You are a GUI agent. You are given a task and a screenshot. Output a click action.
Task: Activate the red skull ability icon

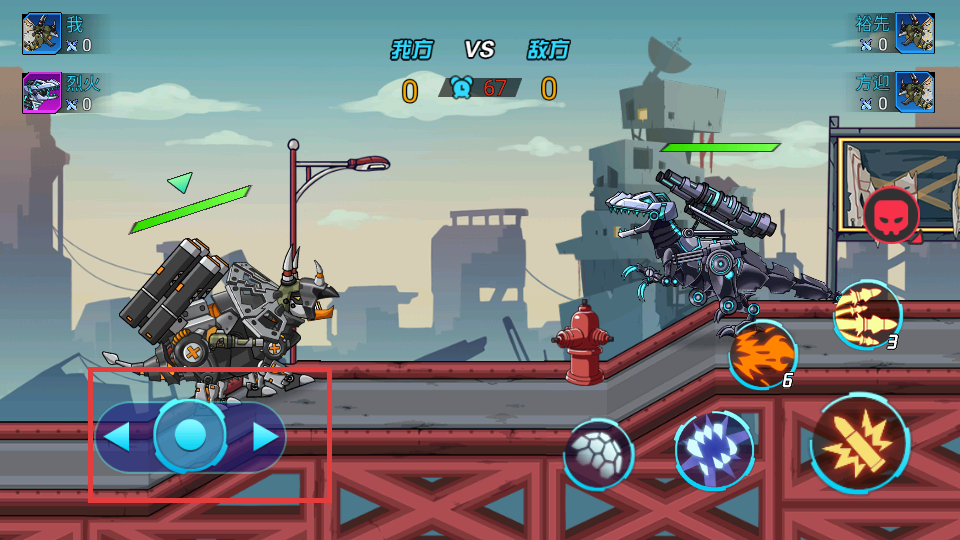(x=891, y=214)
